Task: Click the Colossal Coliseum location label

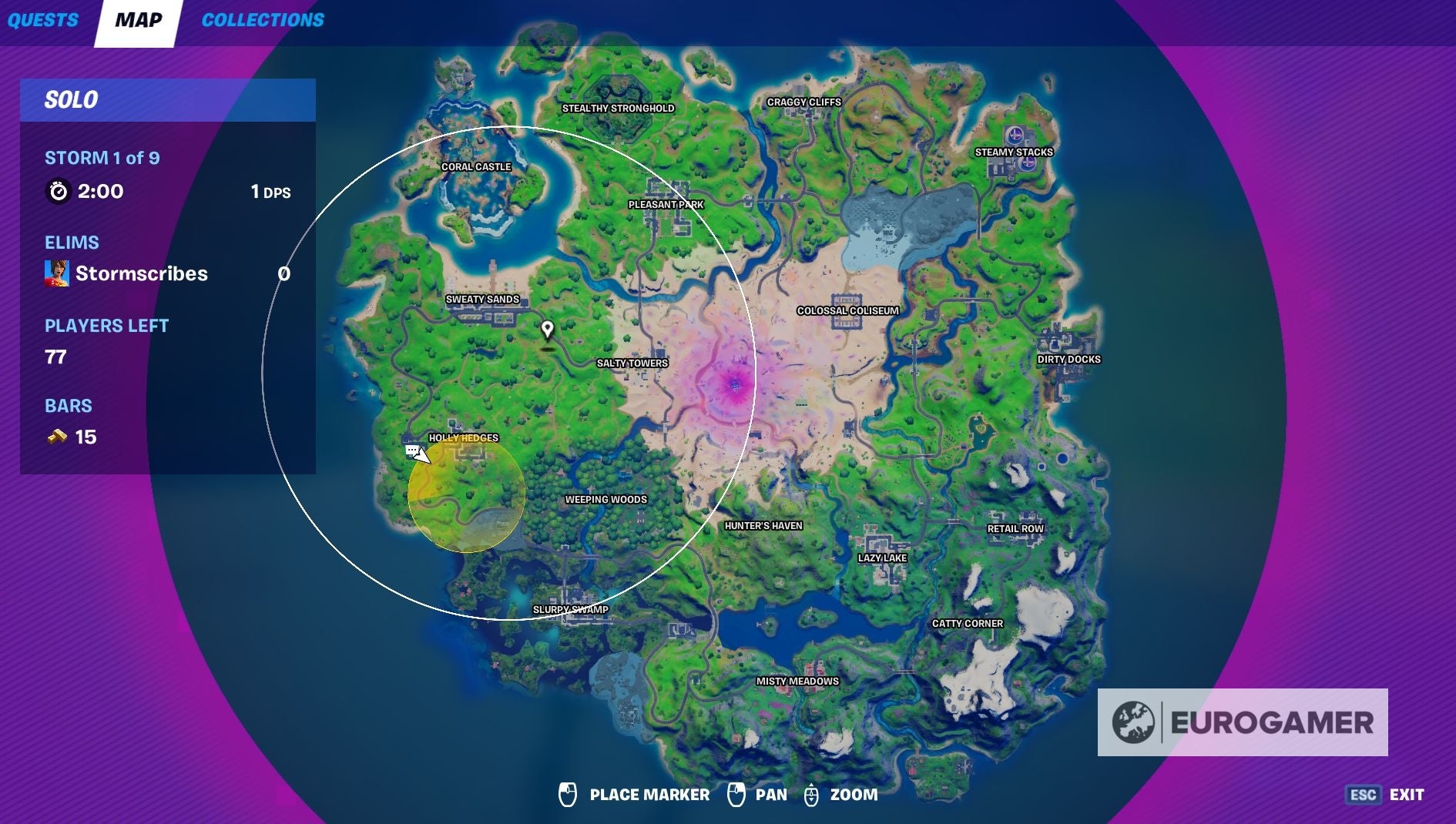Action: [847, 311]
